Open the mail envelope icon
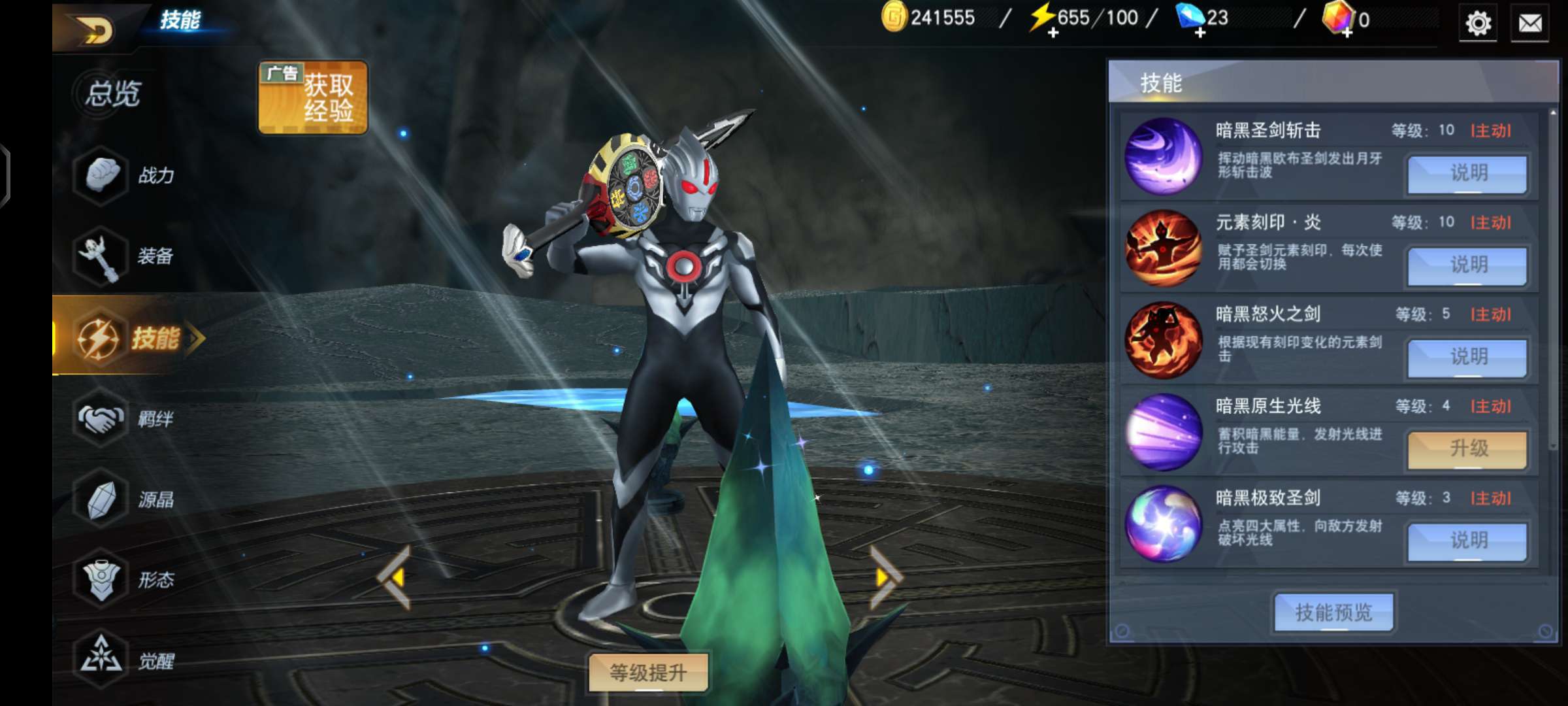The image size is (1568, 706). pyautogui.click(x=1530, y=24)
